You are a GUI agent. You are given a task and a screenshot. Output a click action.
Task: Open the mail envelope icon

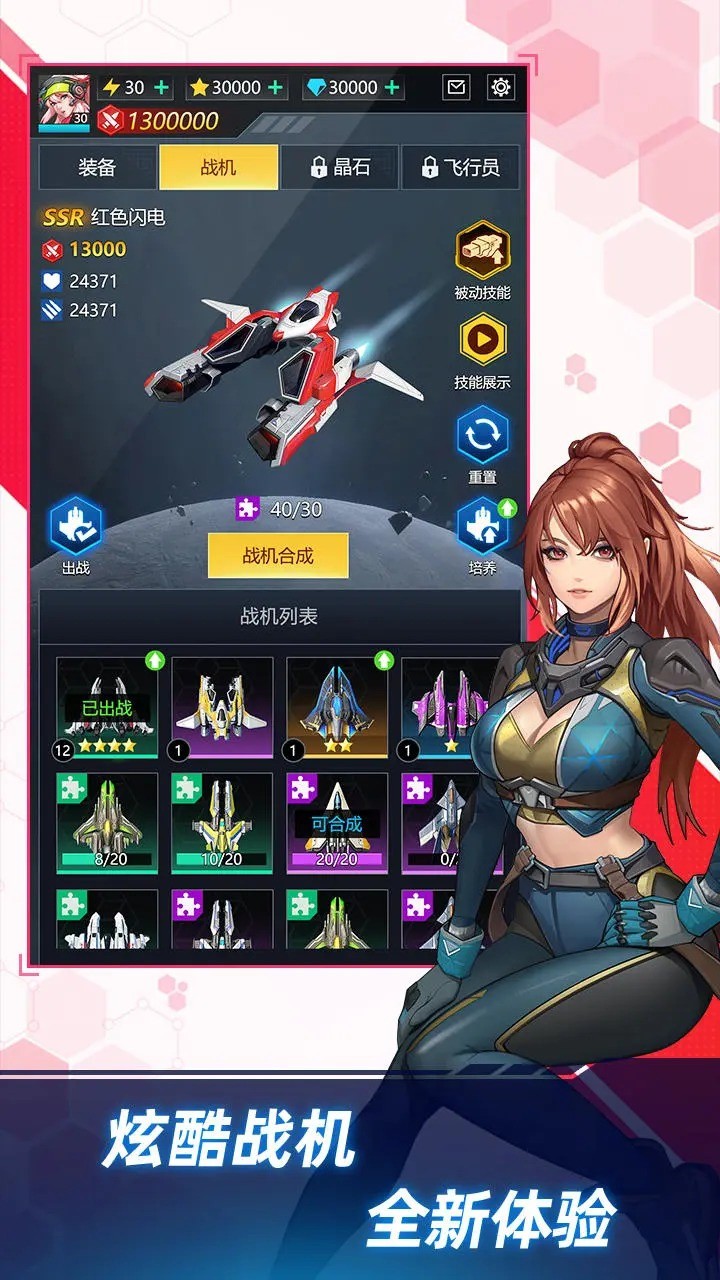click(x=456, y=87)
